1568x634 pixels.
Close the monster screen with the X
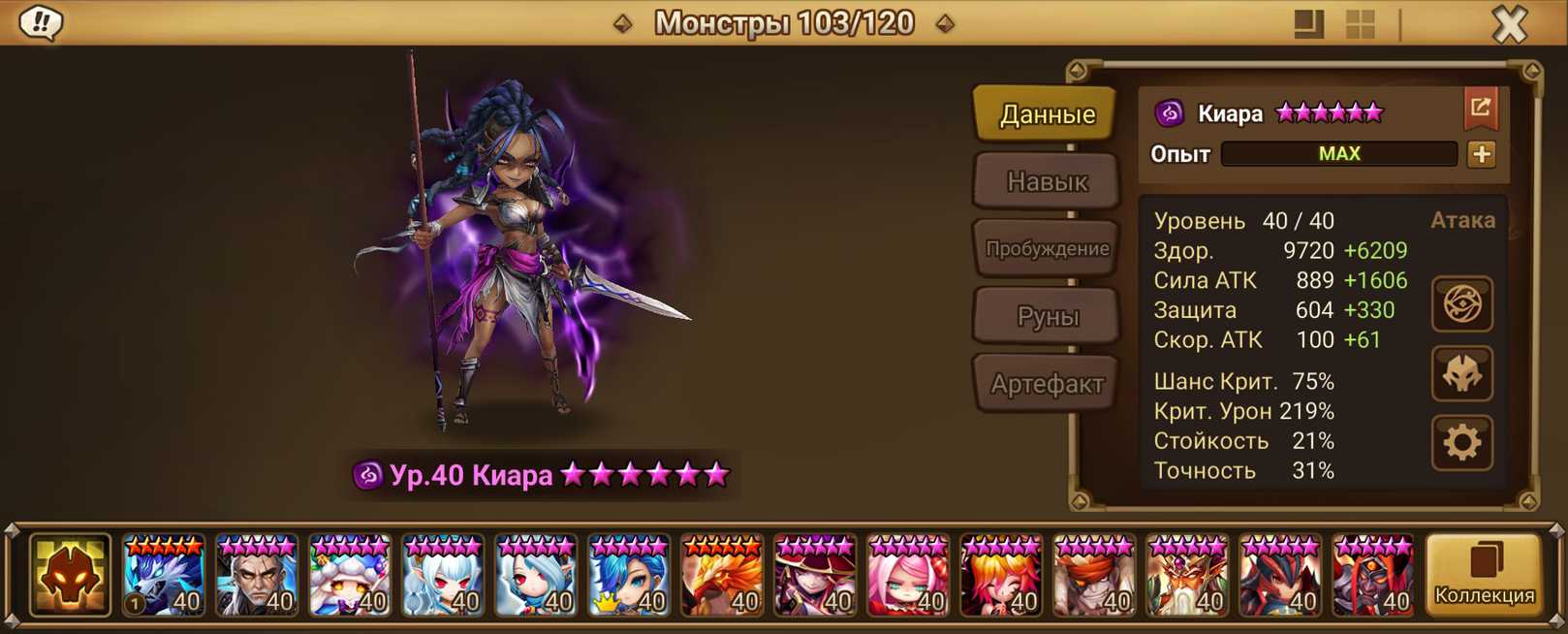pyautogui.click(x=1509, y=23)
